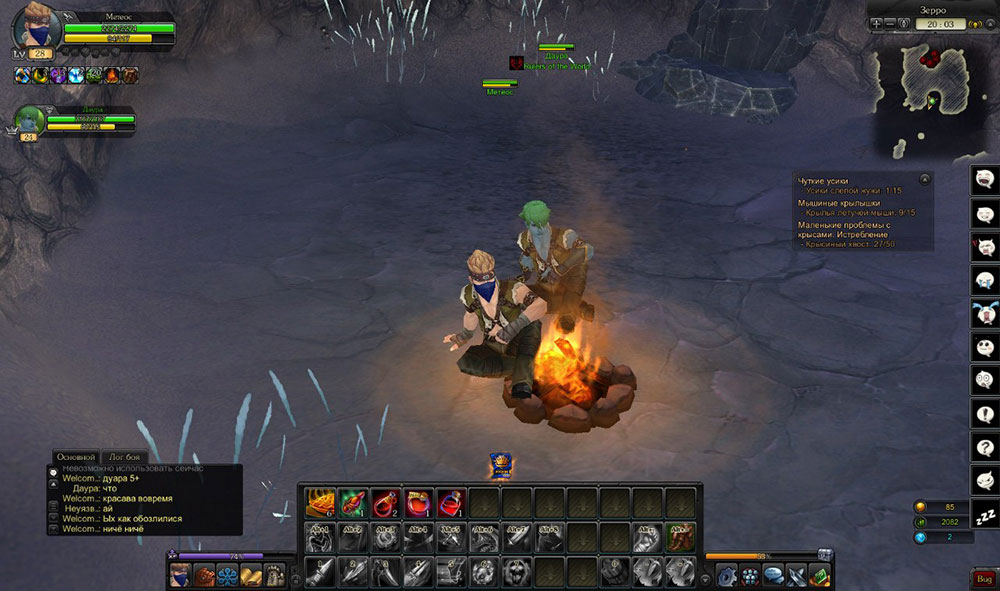Use the green-leaf red potion in hotbar

pos(352,501)
